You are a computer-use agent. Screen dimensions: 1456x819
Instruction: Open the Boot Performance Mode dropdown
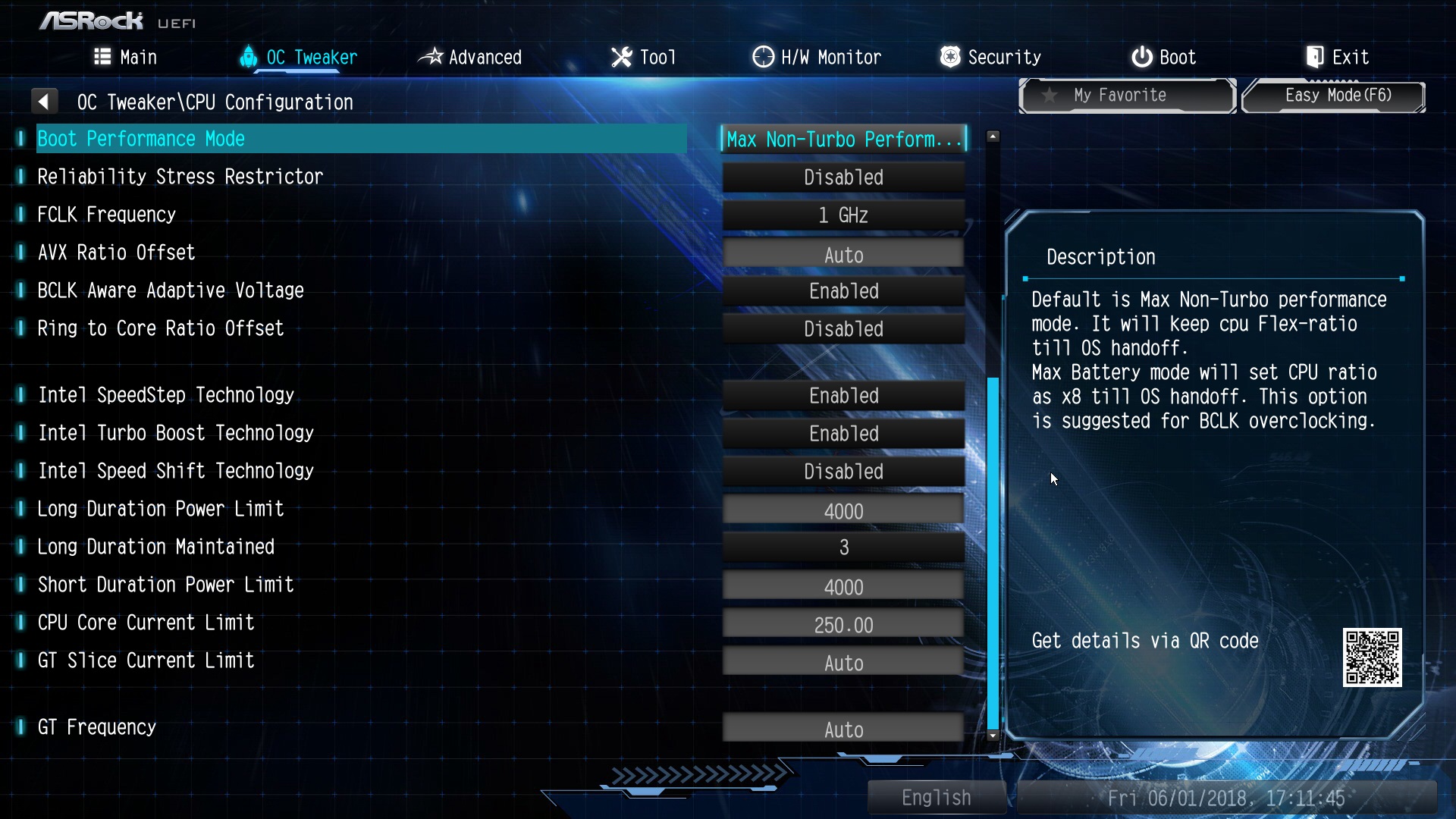pos(843,140)
